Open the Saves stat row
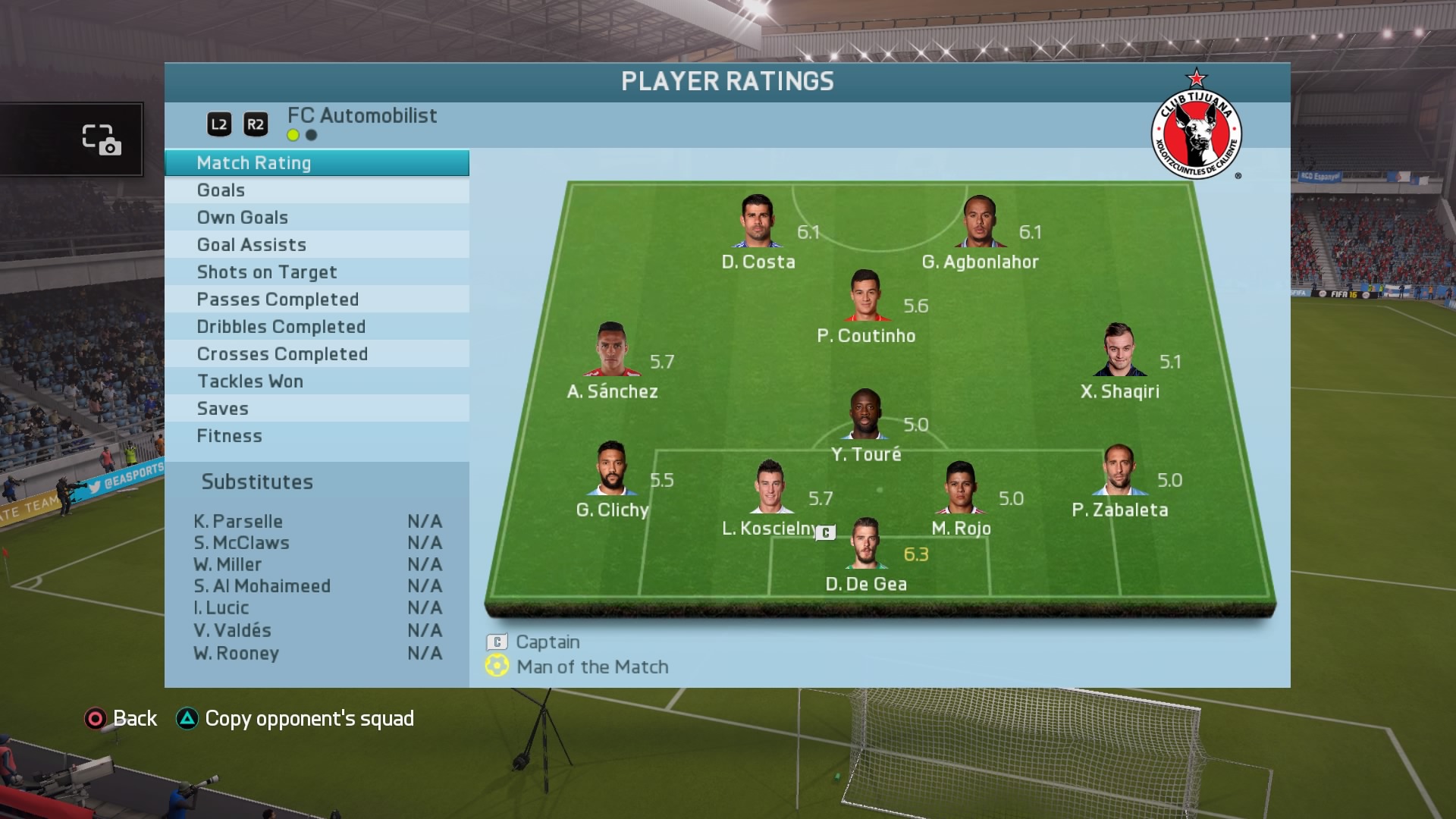1456x819 pixels. (x=316, y=409)
